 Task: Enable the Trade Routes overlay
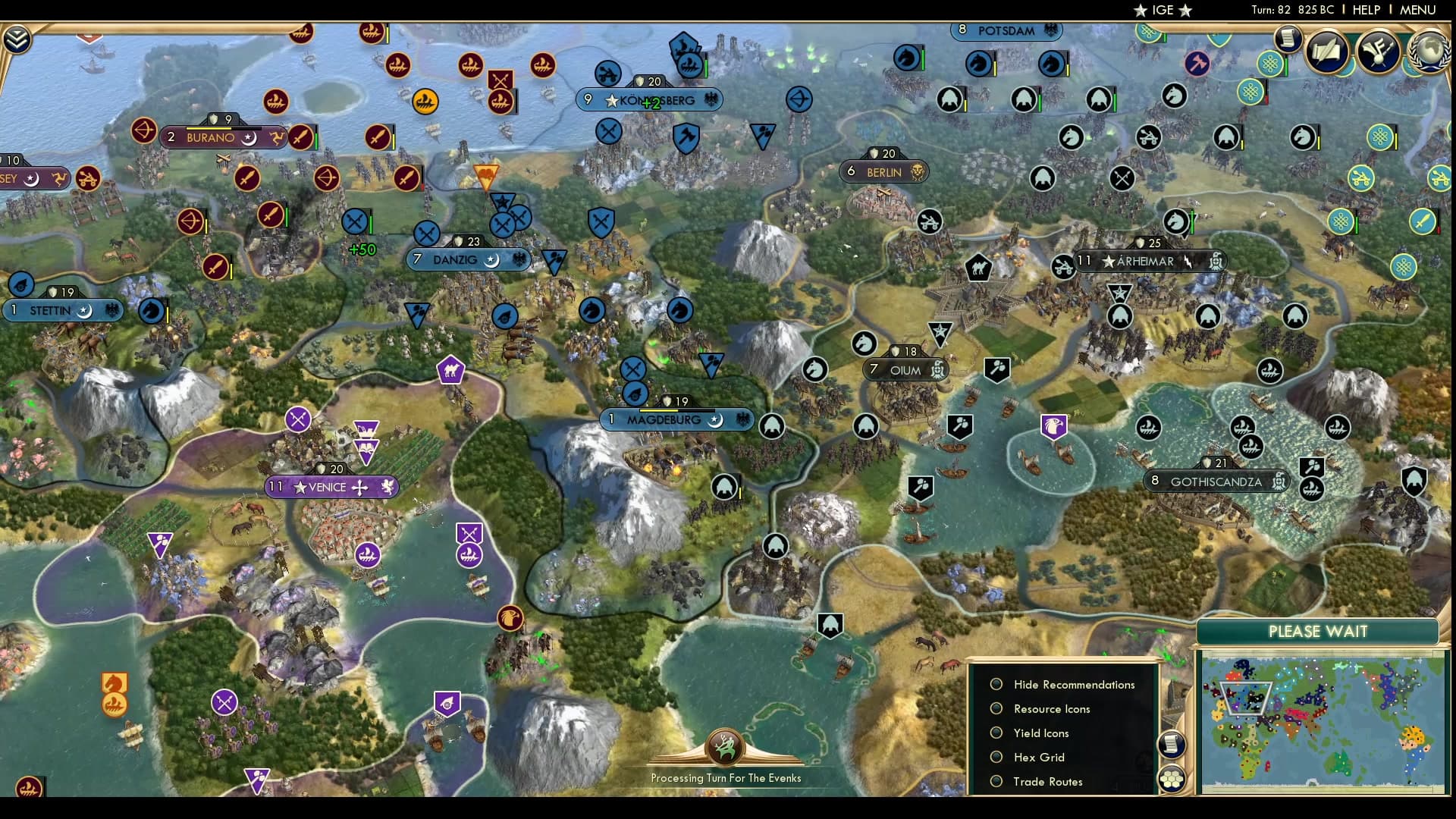click(x=1048, y=781)
